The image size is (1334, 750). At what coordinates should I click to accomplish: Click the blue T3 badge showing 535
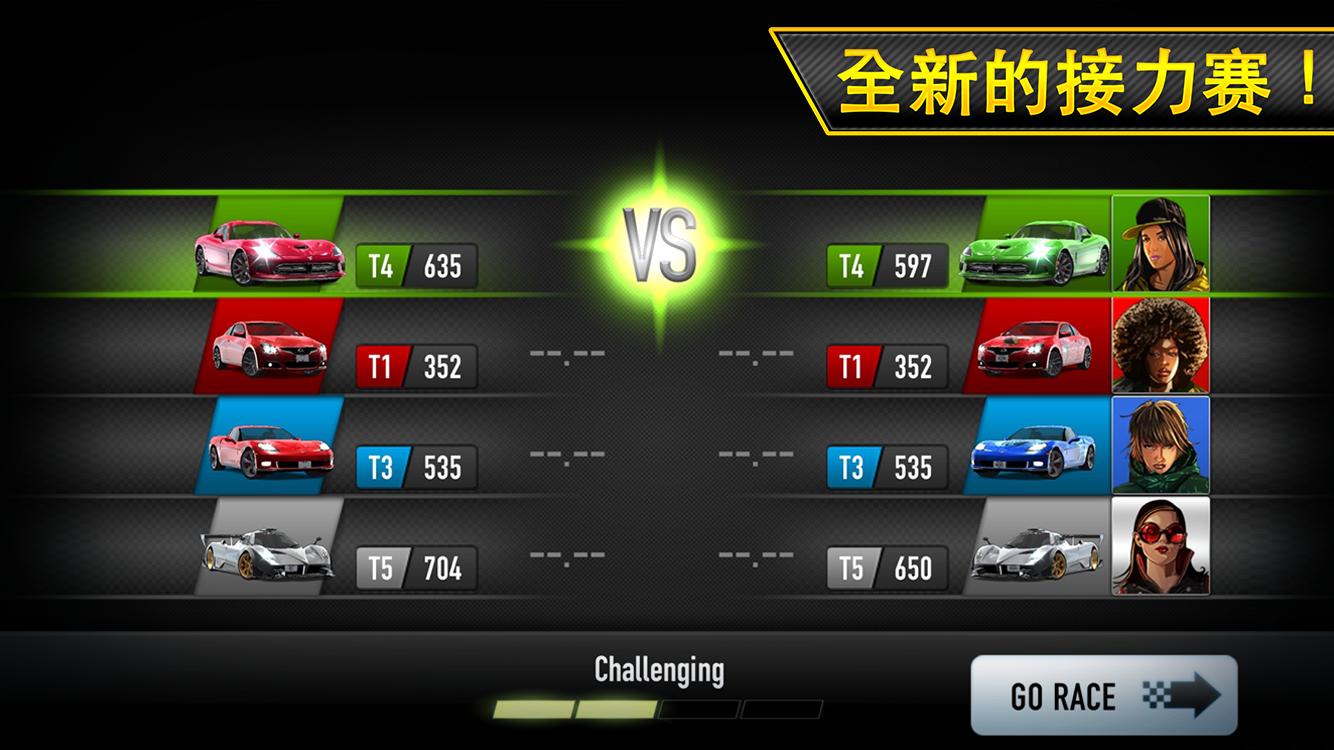(x=416, y=466)
